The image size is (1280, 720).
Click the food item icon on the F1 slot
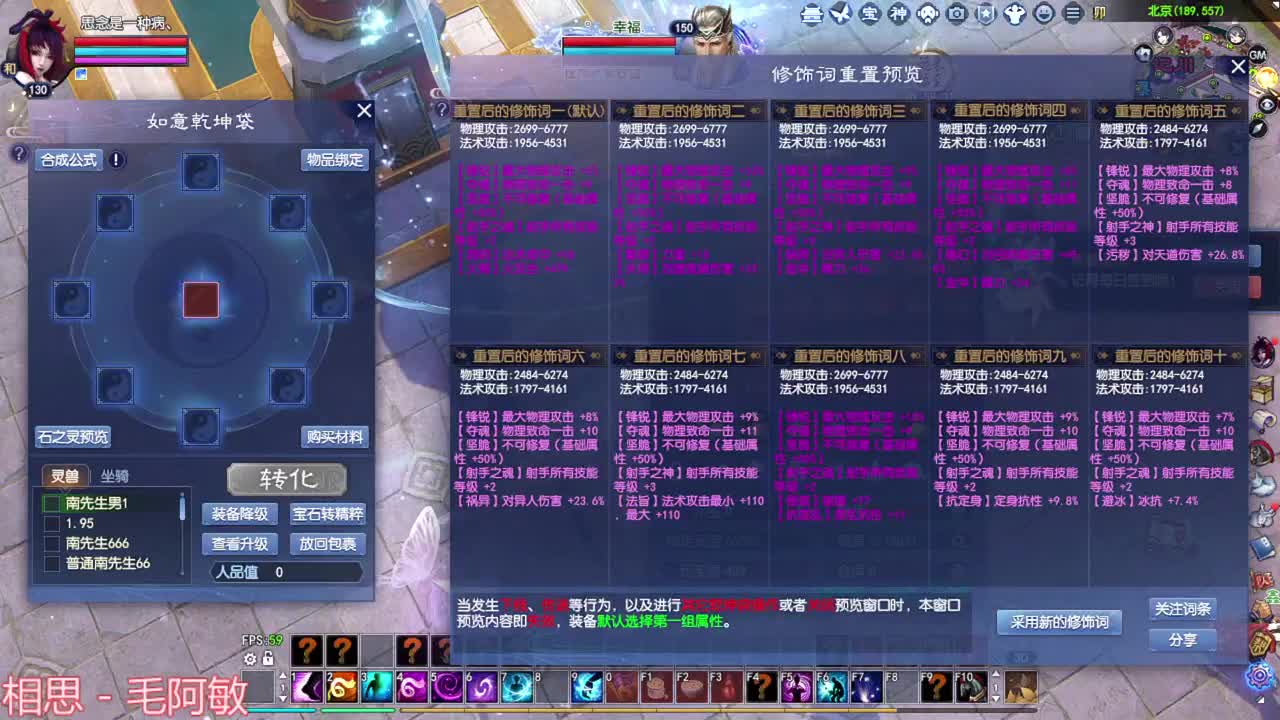655,686
